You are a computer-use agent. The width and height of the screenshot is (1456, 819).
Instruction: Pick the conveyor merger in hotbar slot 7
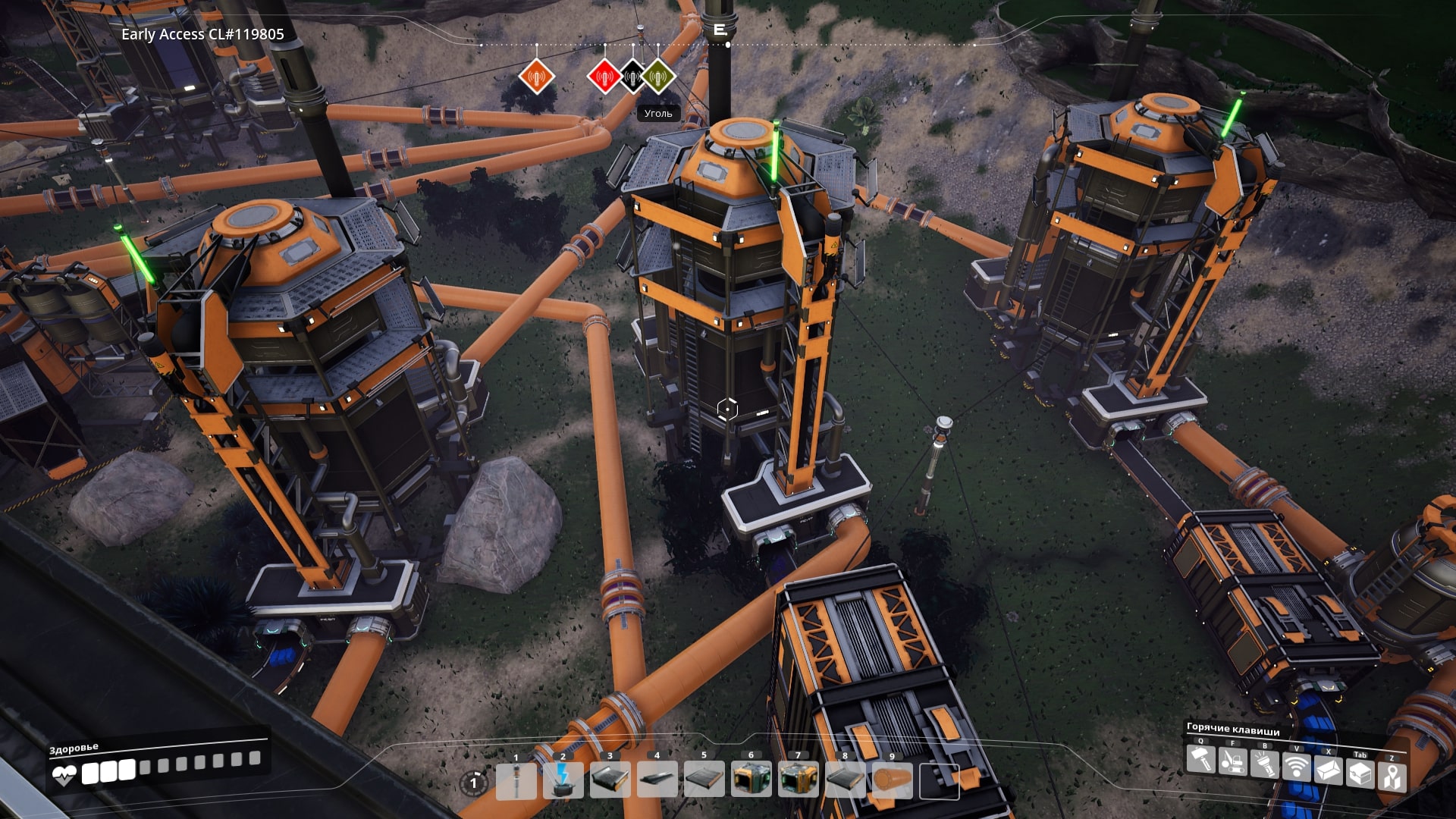click(798, 781)
